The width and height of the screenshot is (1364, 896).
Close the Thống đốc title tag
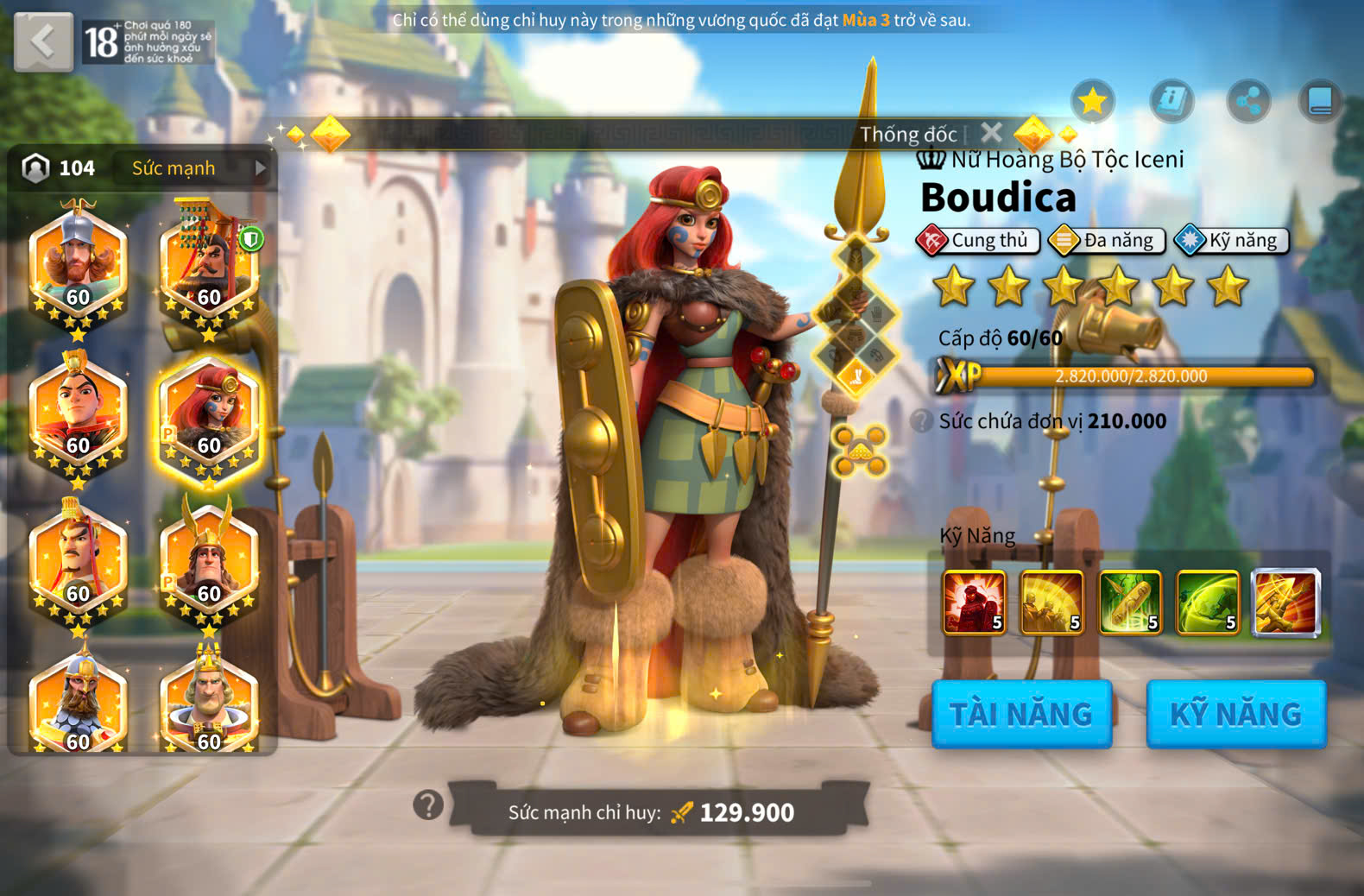click(991, 133)
